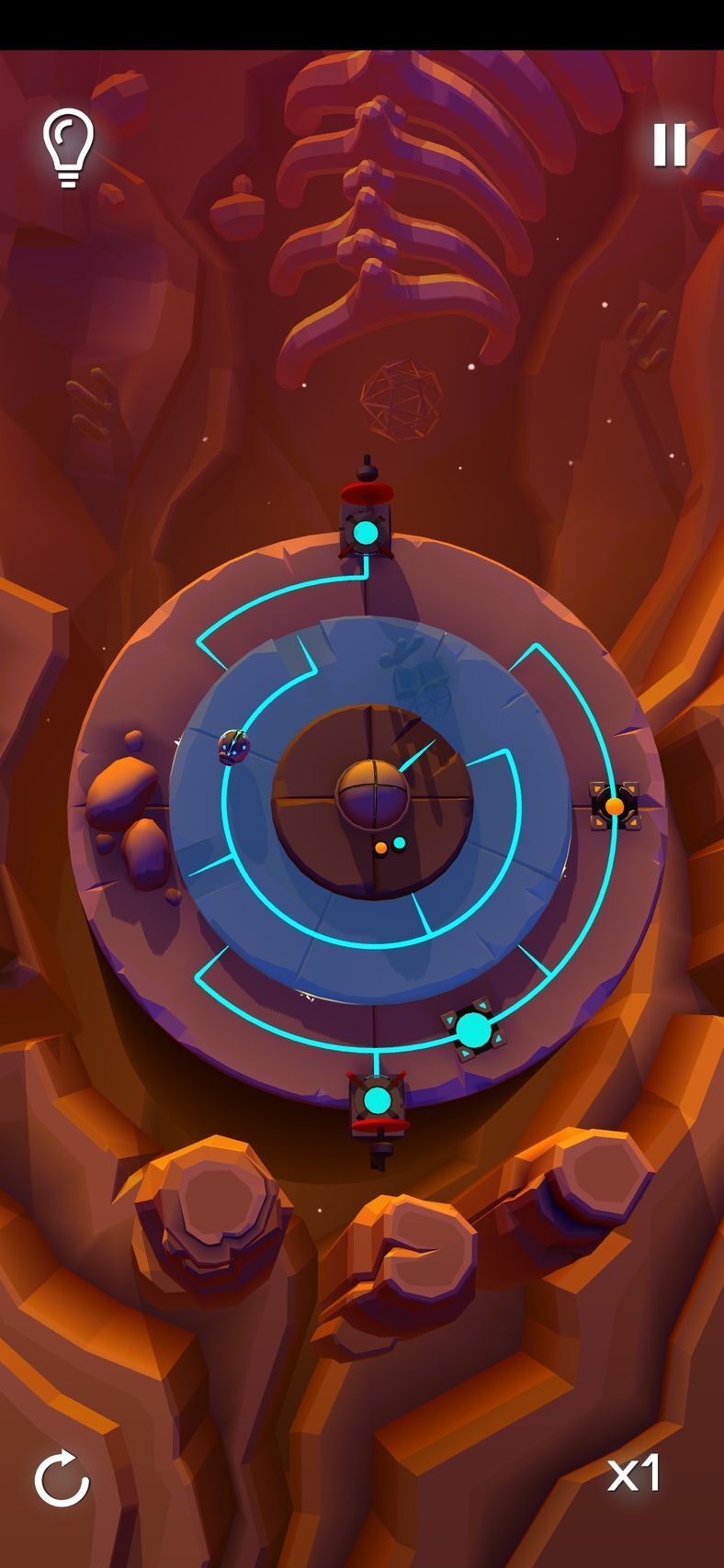Restart the level with the circular arrow
This screenshot has width=724, height=1568.
pos(62,1478)
